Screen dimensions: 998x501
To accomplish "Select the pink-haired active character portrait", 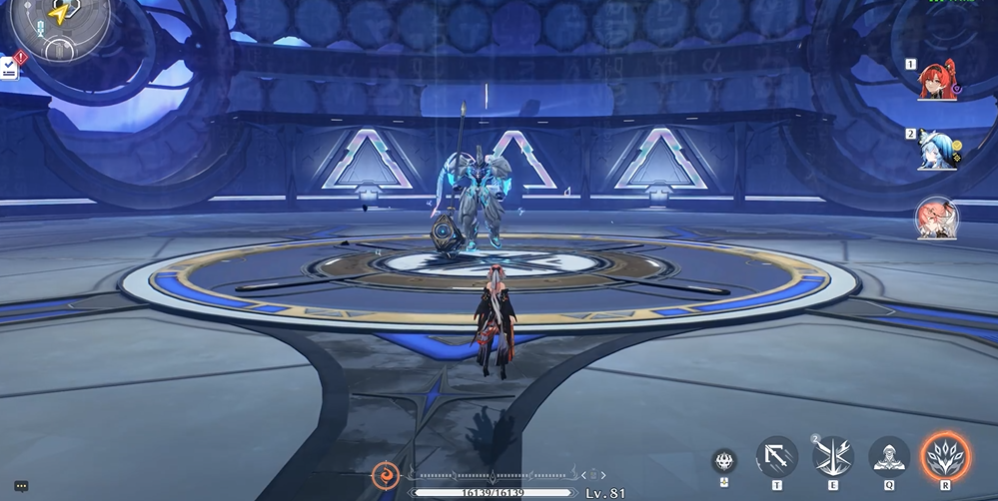I will point(937,217).
